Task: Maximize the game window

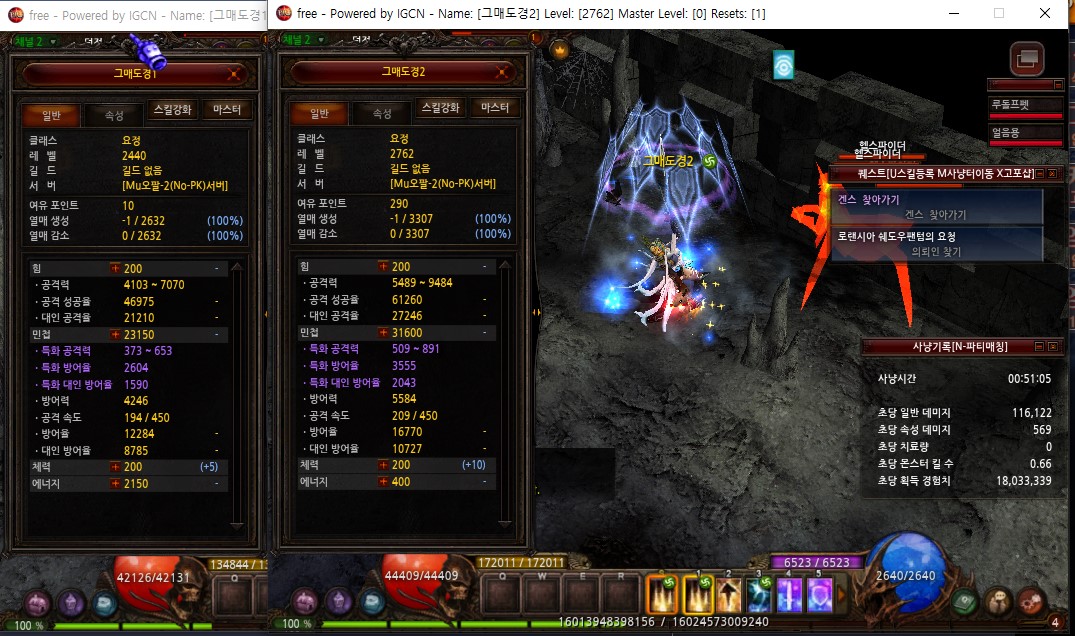Action: tap(998, 14)
